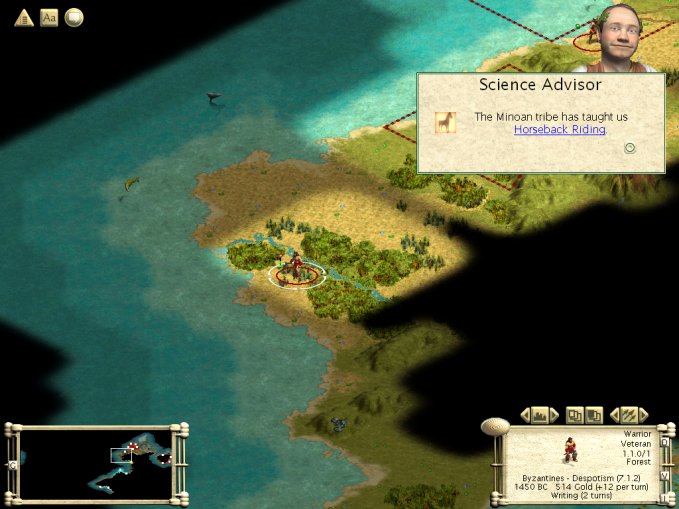Image resolution: width=679 pixels, height=509 pixels.
Task: Open the city skyline button
Action: click(x=539, y=414)
